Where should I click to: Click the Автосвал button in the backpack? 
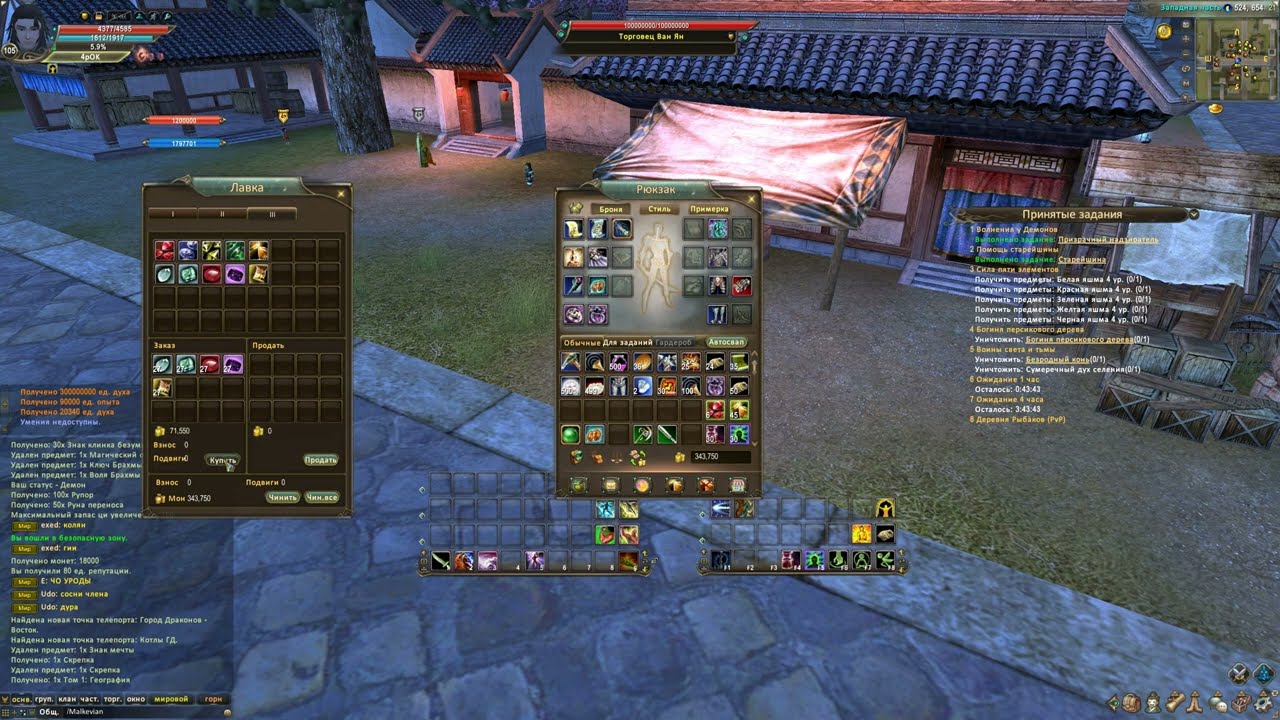click(727, 342)
